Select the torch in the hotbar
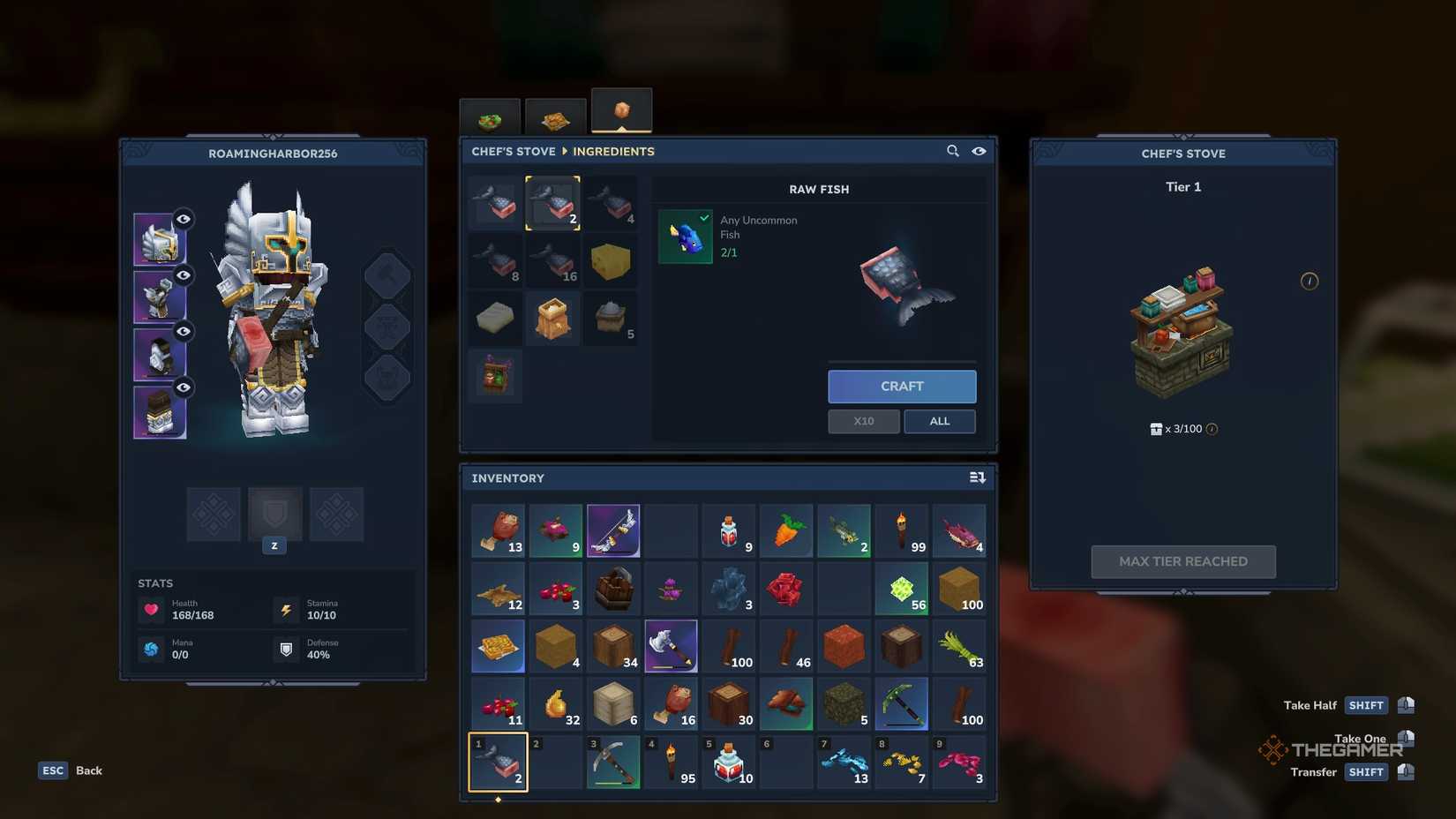Screen dimensions: 1456x819 coord(672,762)
